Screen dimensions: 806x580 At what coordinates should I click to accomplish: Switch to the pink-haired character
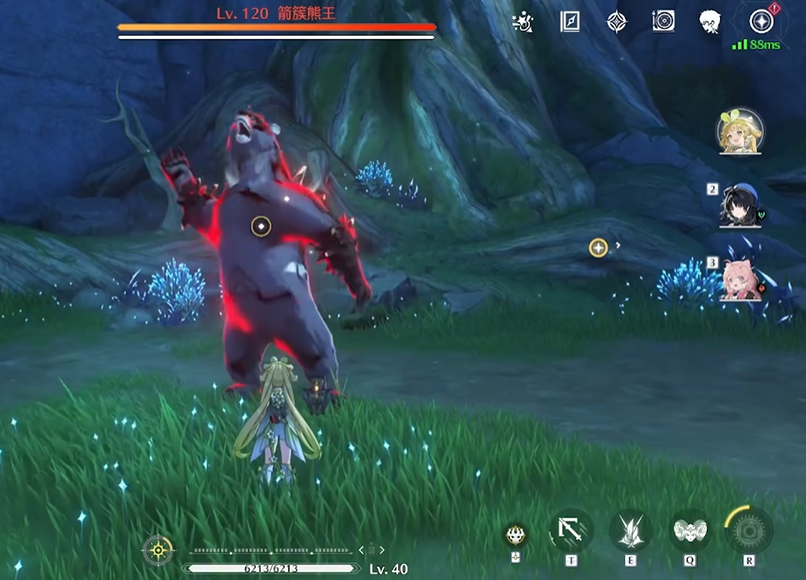741,279
